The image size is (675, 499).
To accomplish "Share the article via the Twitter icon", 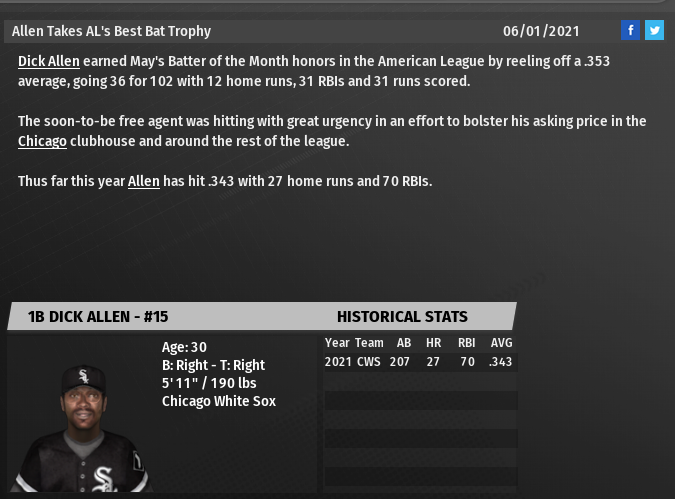I will click(654, 30).
